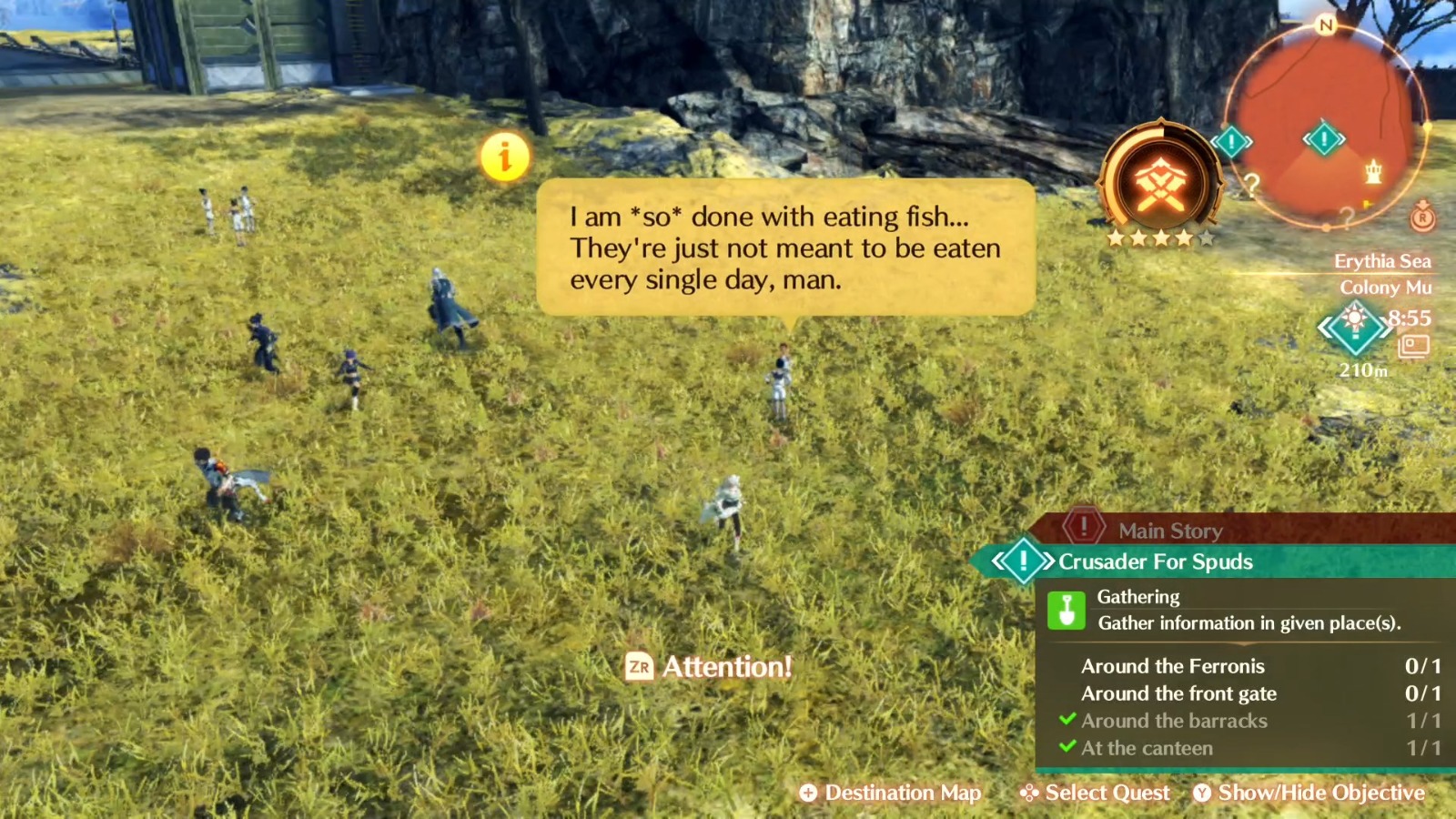
Task: Open the Destination Map
Action: (890, 793)
